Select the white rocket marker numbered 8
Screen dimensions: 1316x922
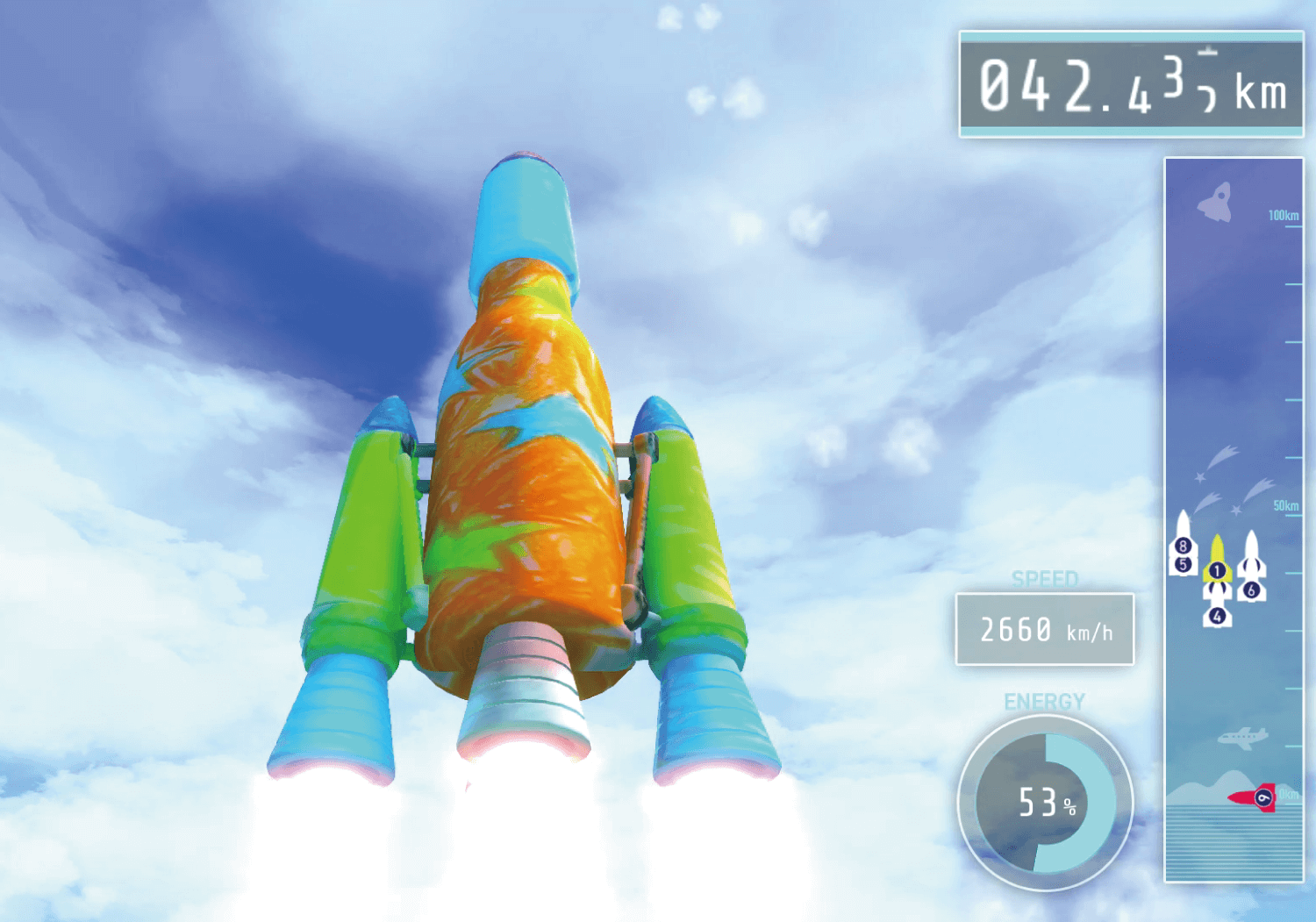pos(1183,537)
